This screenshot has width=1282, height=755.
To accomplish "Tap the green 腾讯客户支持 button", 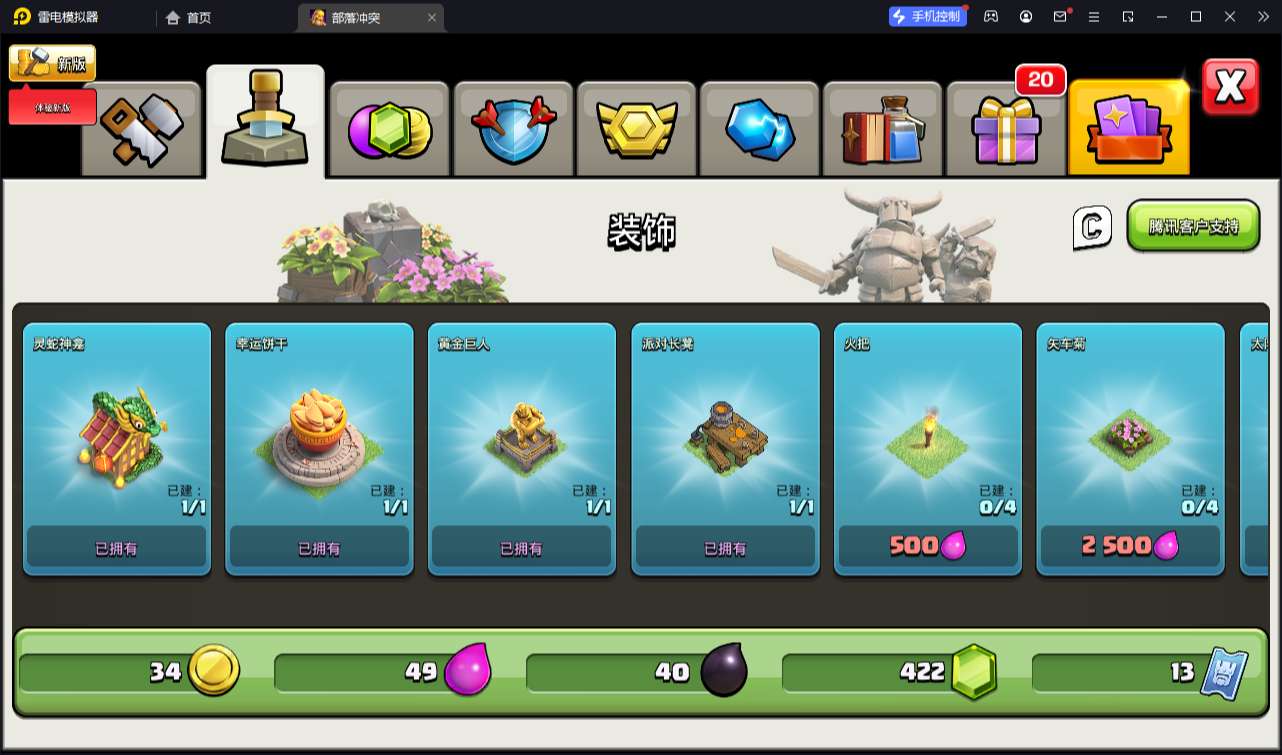I will click(1193, 226).
